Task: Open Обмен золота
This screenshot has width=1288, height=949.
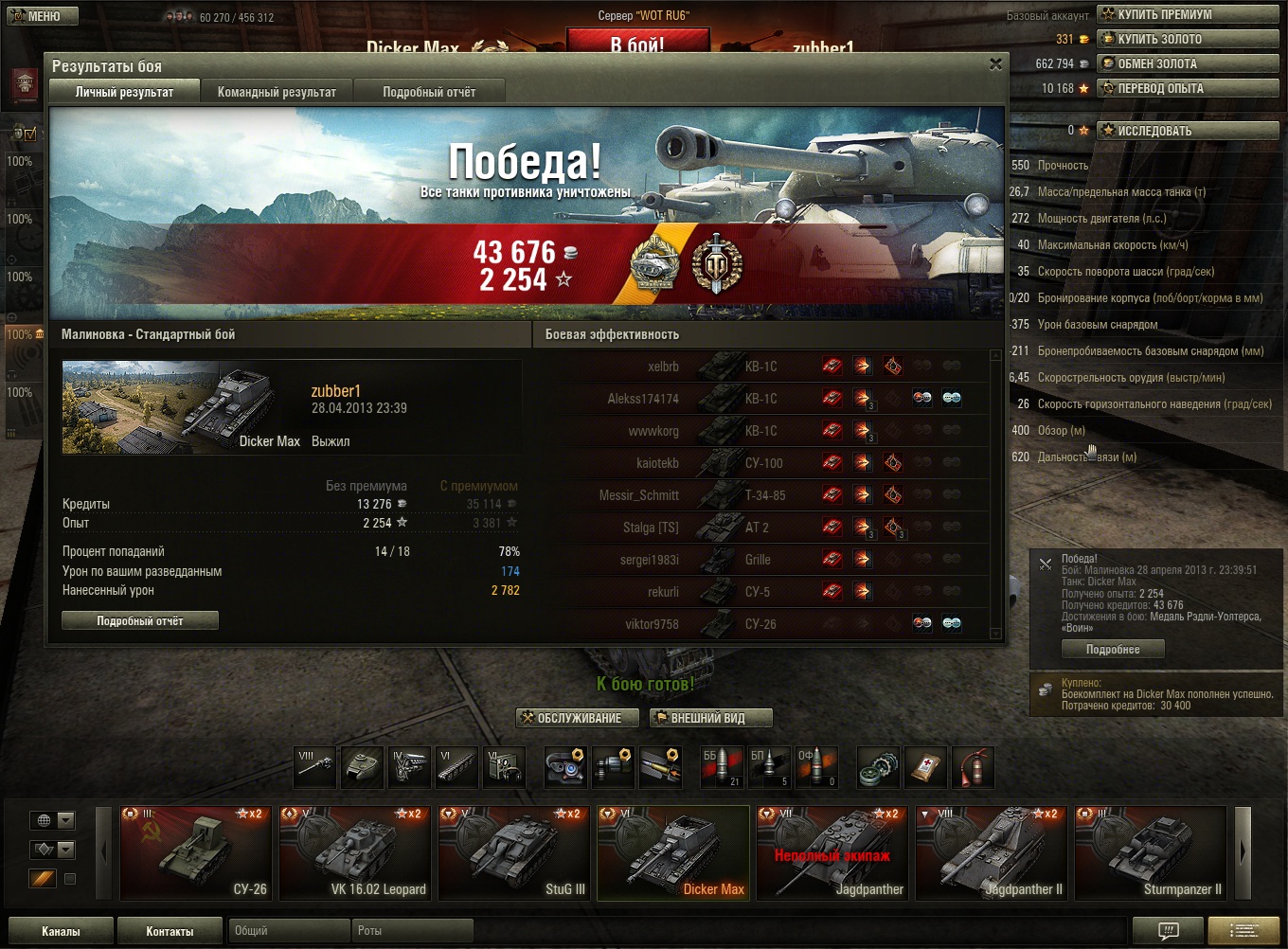Action: tap(1190, 63)
